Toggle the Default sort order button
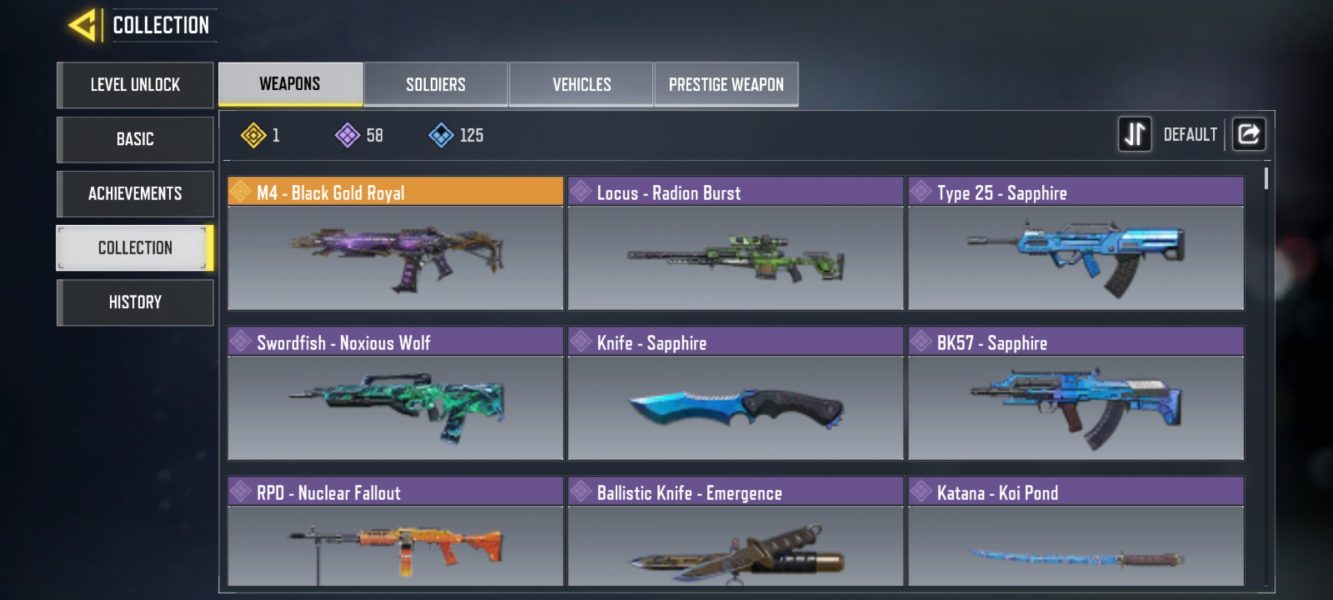 coord(1135,134)
